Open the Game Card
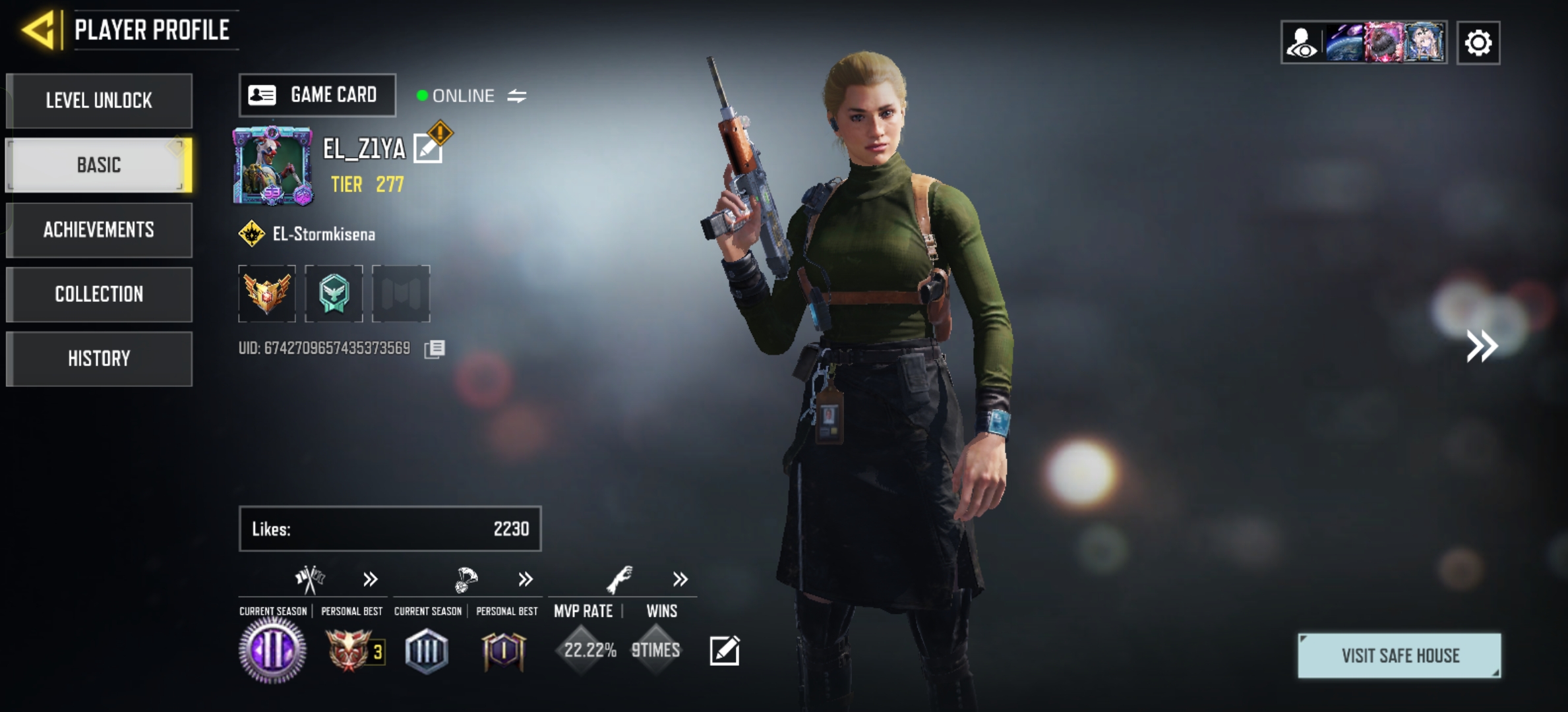 pyautogui.click(x=317, y=96)
